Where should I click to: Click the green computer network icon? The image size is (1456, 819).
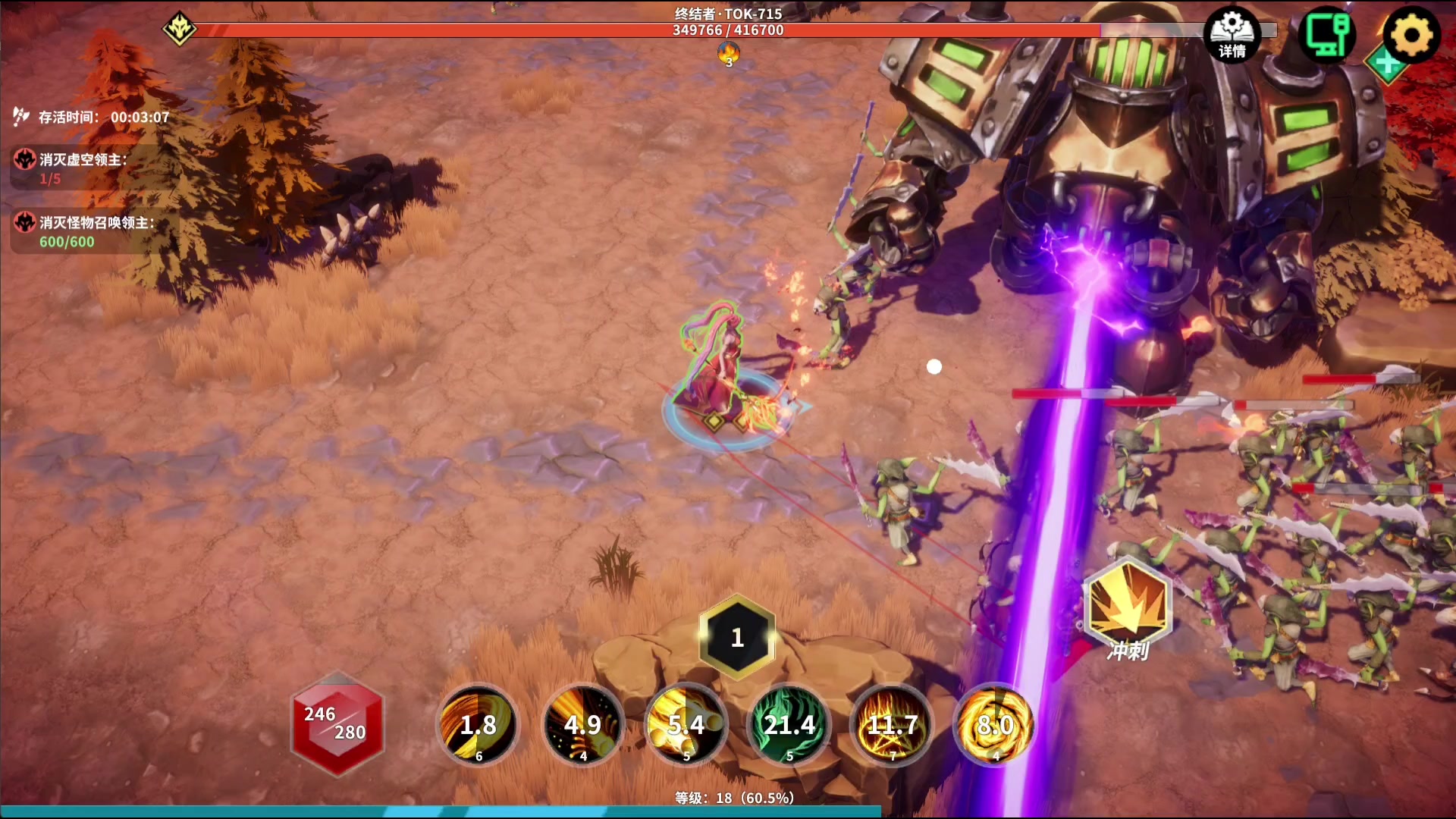[1327, 33]
